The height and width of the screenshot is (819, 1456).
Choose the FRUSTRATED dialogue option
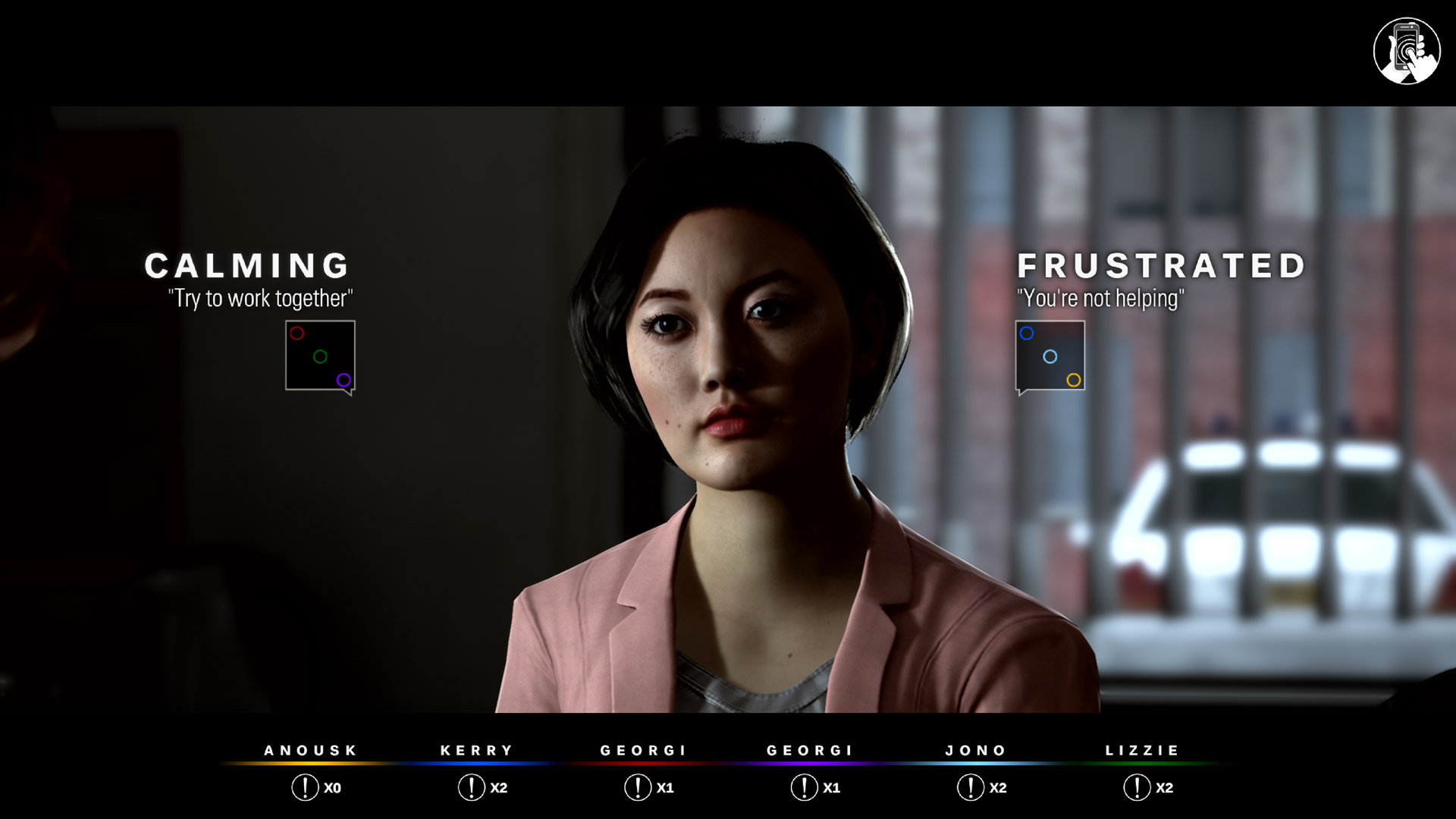point(1160,265)
